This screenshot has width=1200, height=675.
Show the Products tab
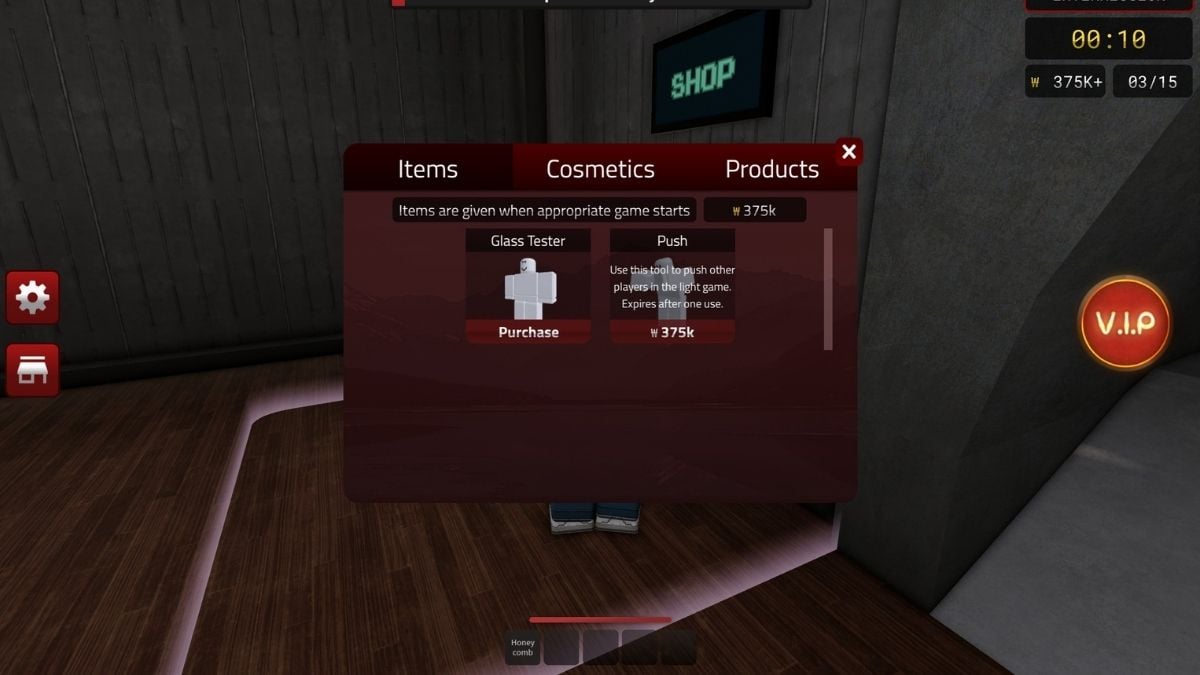[771, 169]
